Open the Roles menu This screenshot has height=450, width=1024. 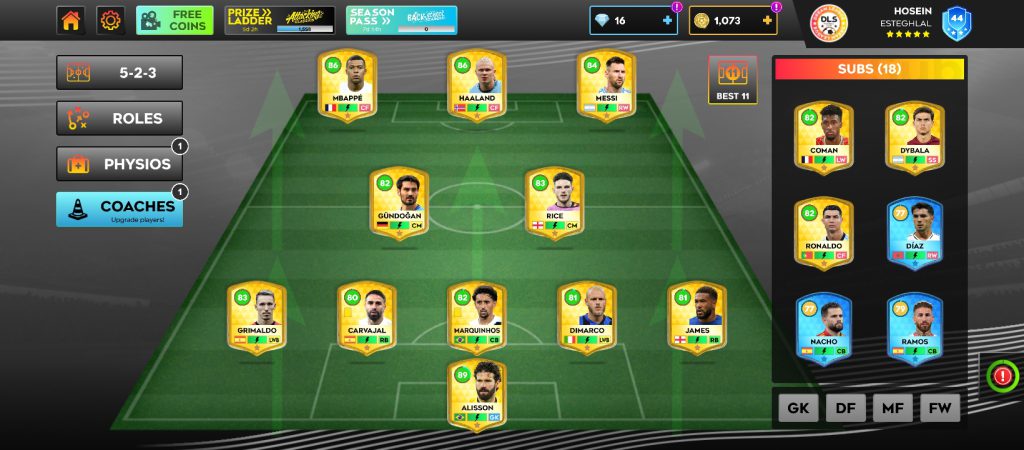pos(119,118)
